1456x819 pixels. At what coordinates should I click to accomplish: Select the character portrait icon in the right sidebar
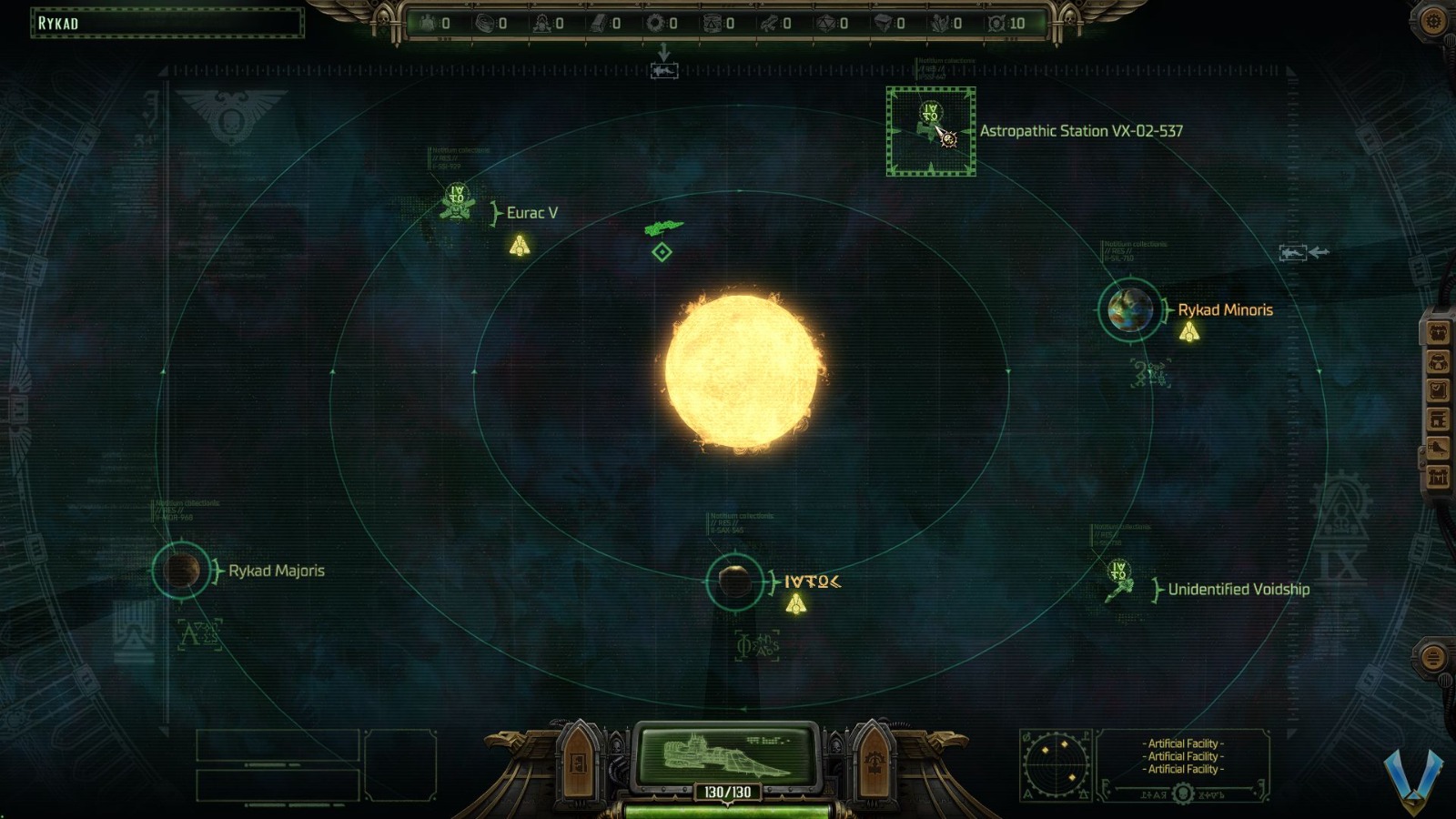pos(1438,334)
